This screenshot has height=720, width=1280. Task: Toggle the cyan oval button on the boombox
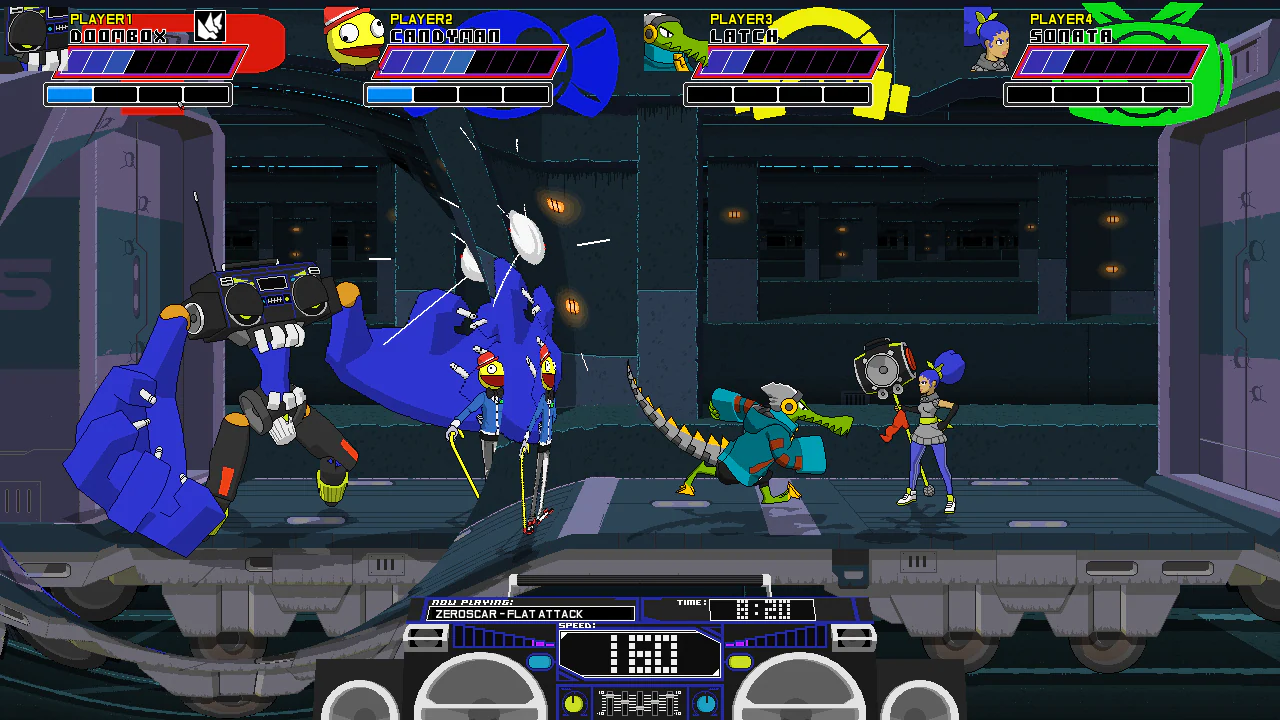540,662
